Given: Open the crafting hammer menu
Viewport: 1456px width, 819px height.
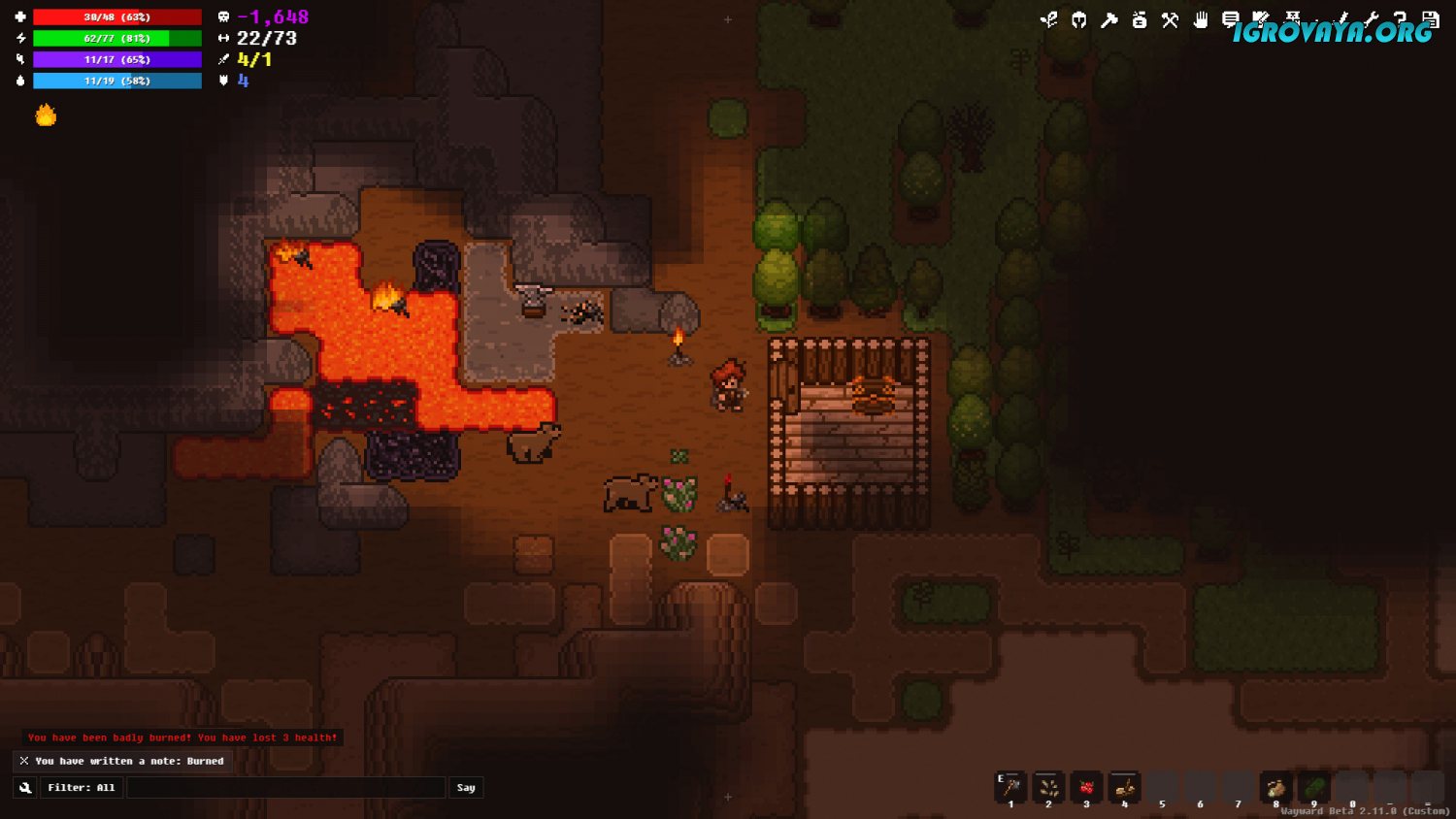Looking at the screenshot, I should coord(1109,19).
